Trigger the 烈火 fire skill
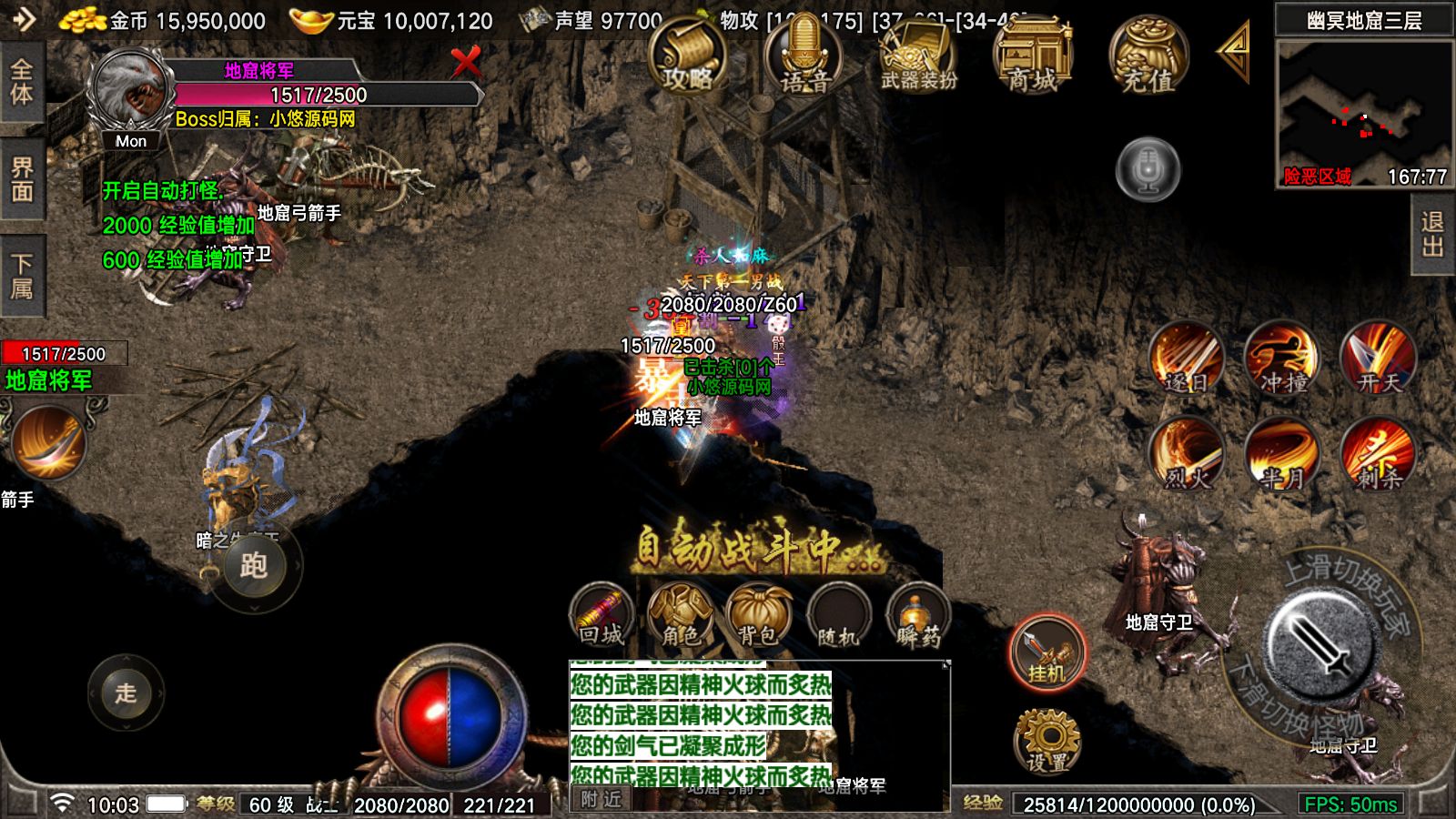1456x819 pixels. click(x=1187, y=454)
